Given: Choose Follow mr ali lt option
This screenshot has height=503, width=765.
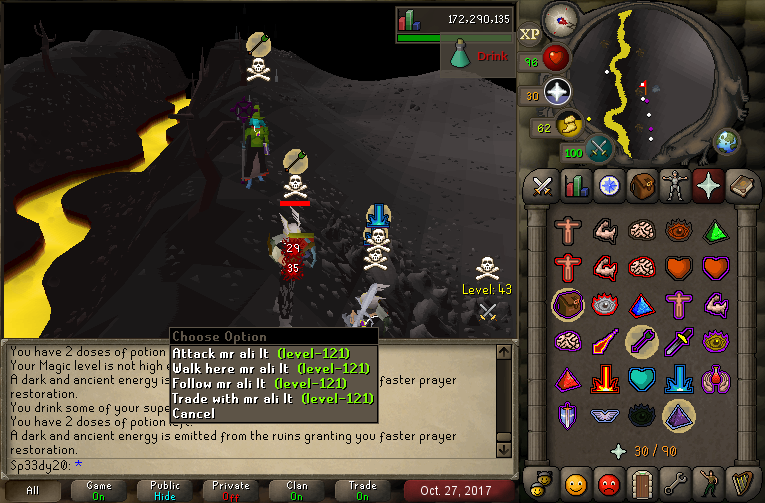Looking at the screenshot, I should coord(270,383).
